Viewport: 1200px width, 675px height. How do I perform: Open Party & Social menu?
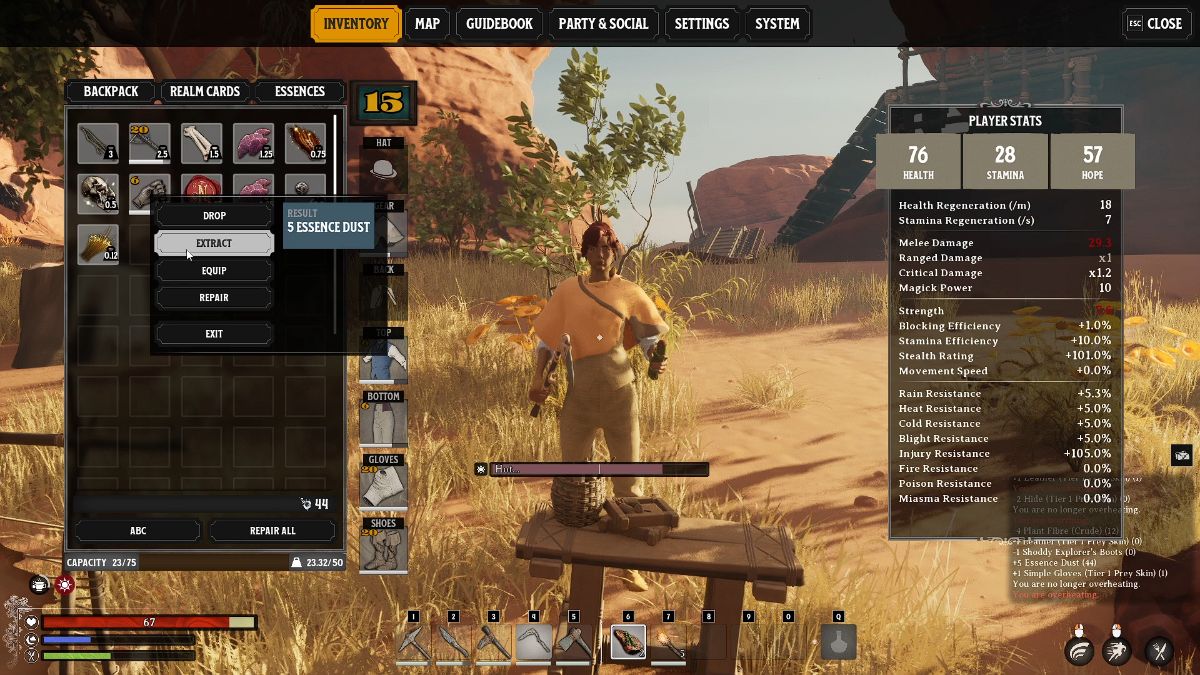click(x=603, y=24)
